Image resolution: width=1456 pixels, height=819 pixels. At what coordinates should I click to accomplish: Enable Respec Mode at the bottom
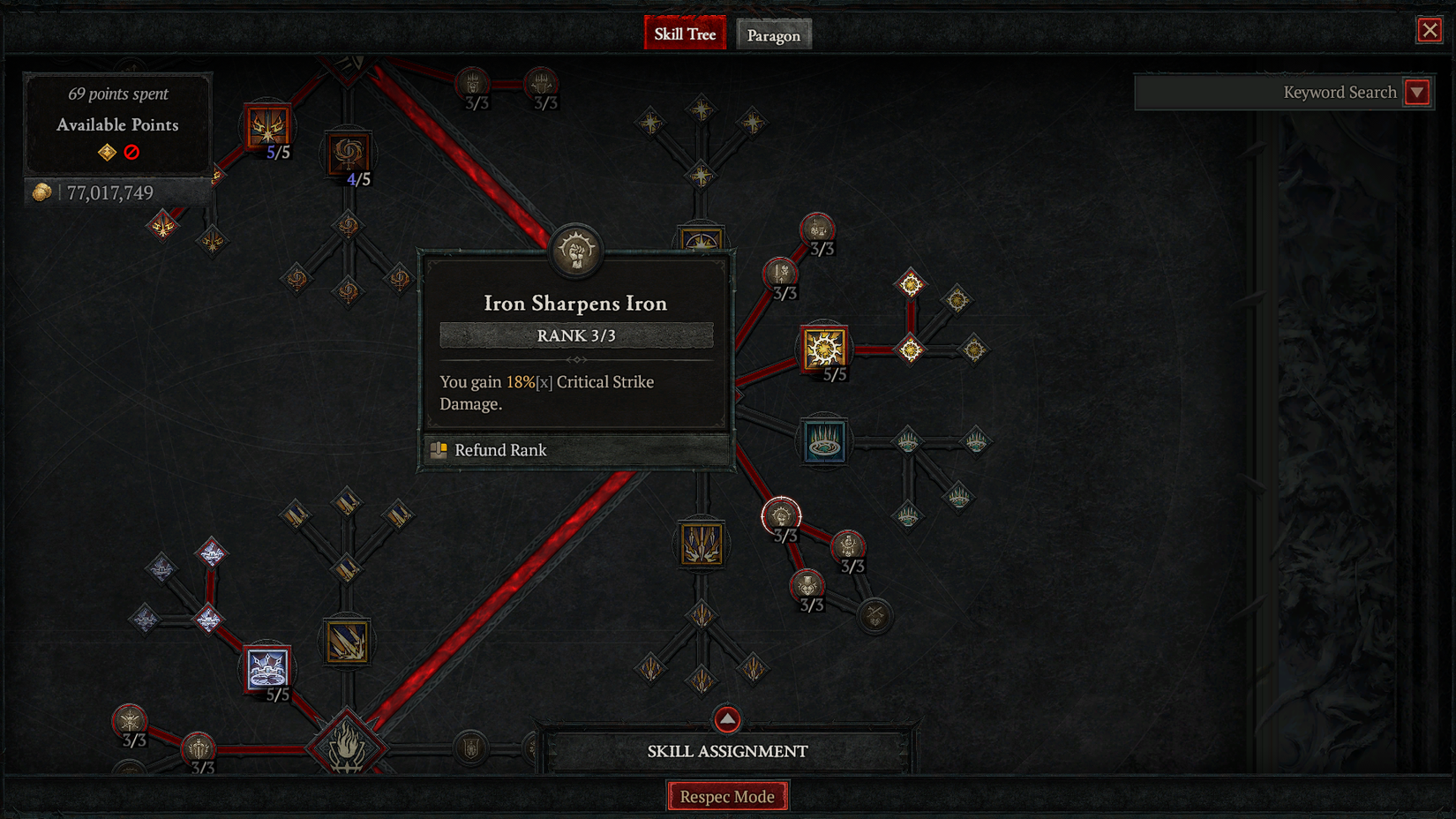(727, 795)
